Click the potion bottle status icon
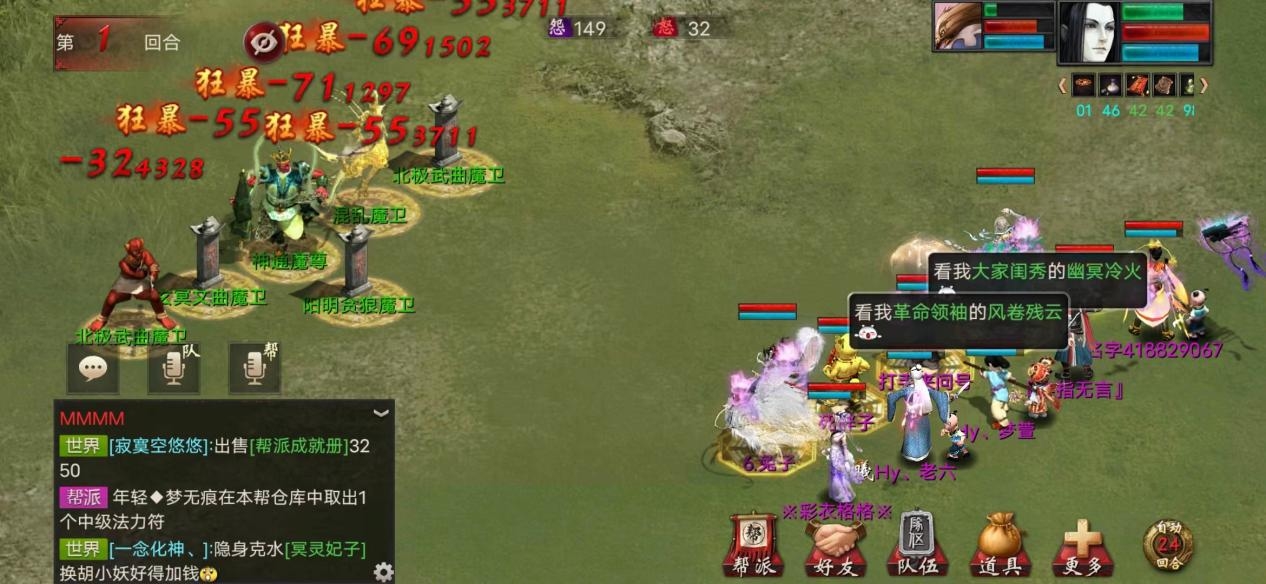This screenshot has height=584, width=1266. (1111, 85)
